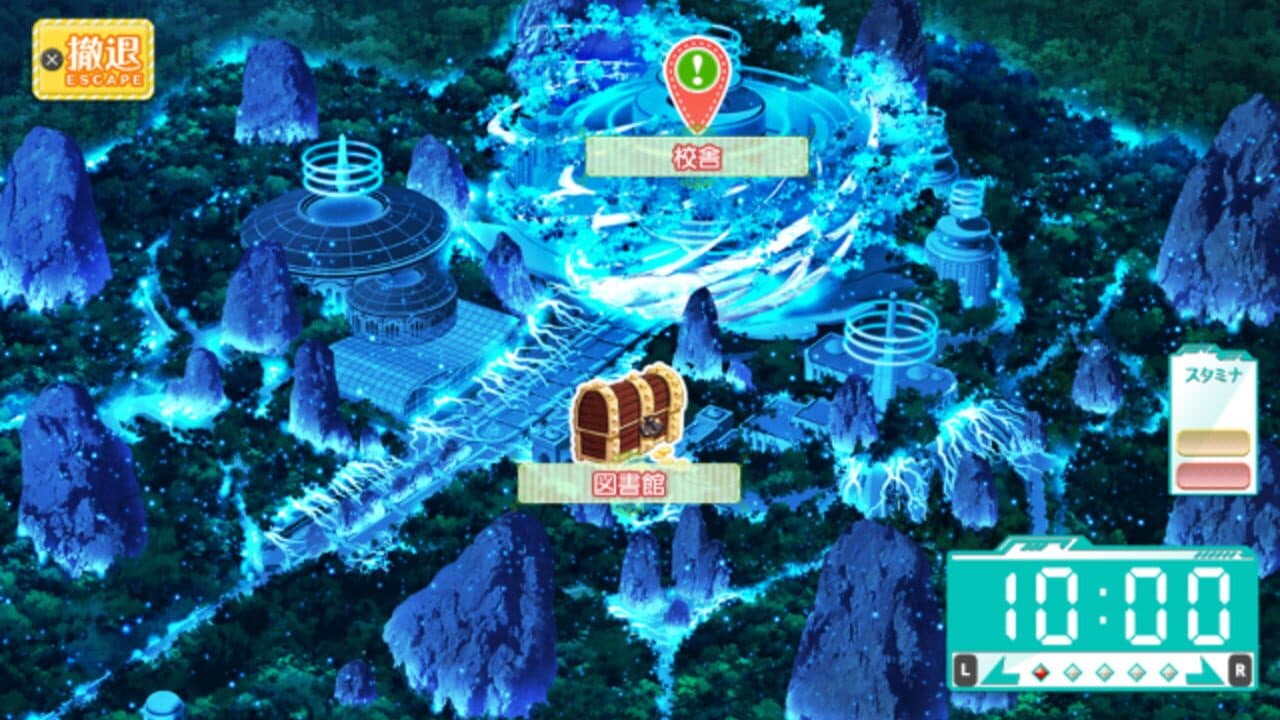Toggle the second hollow diamond indicator

[1073, 671]
